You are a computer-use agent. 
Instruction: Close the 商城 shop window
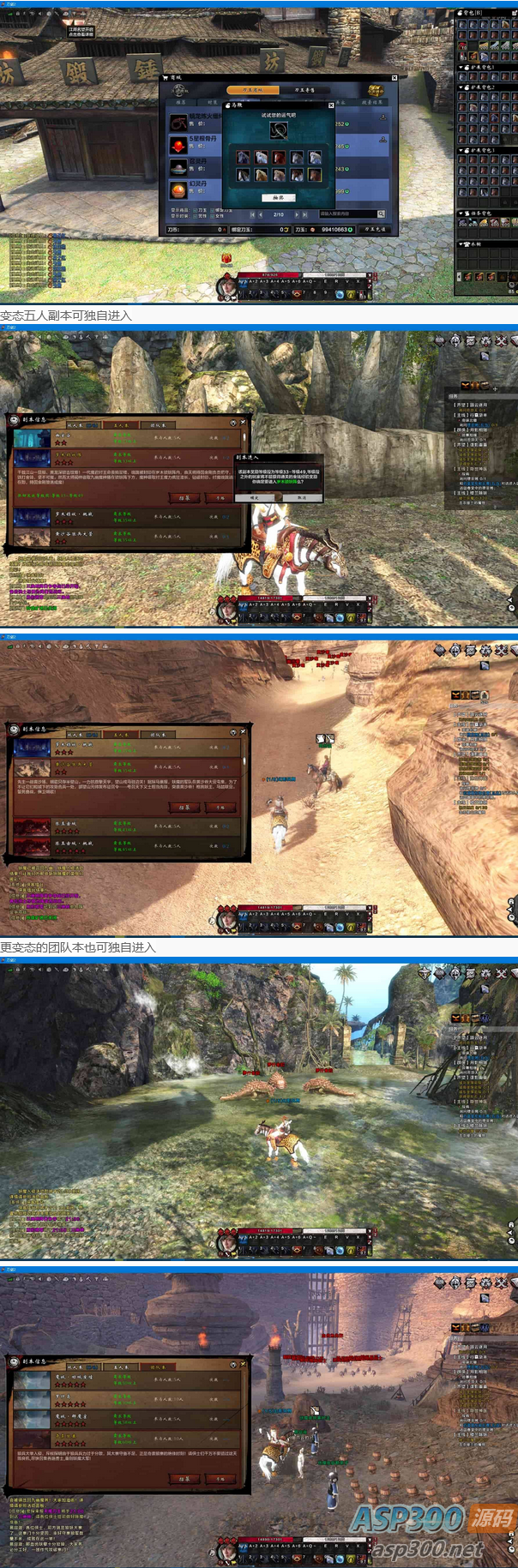pyautogui.click(x=395, y=78)
